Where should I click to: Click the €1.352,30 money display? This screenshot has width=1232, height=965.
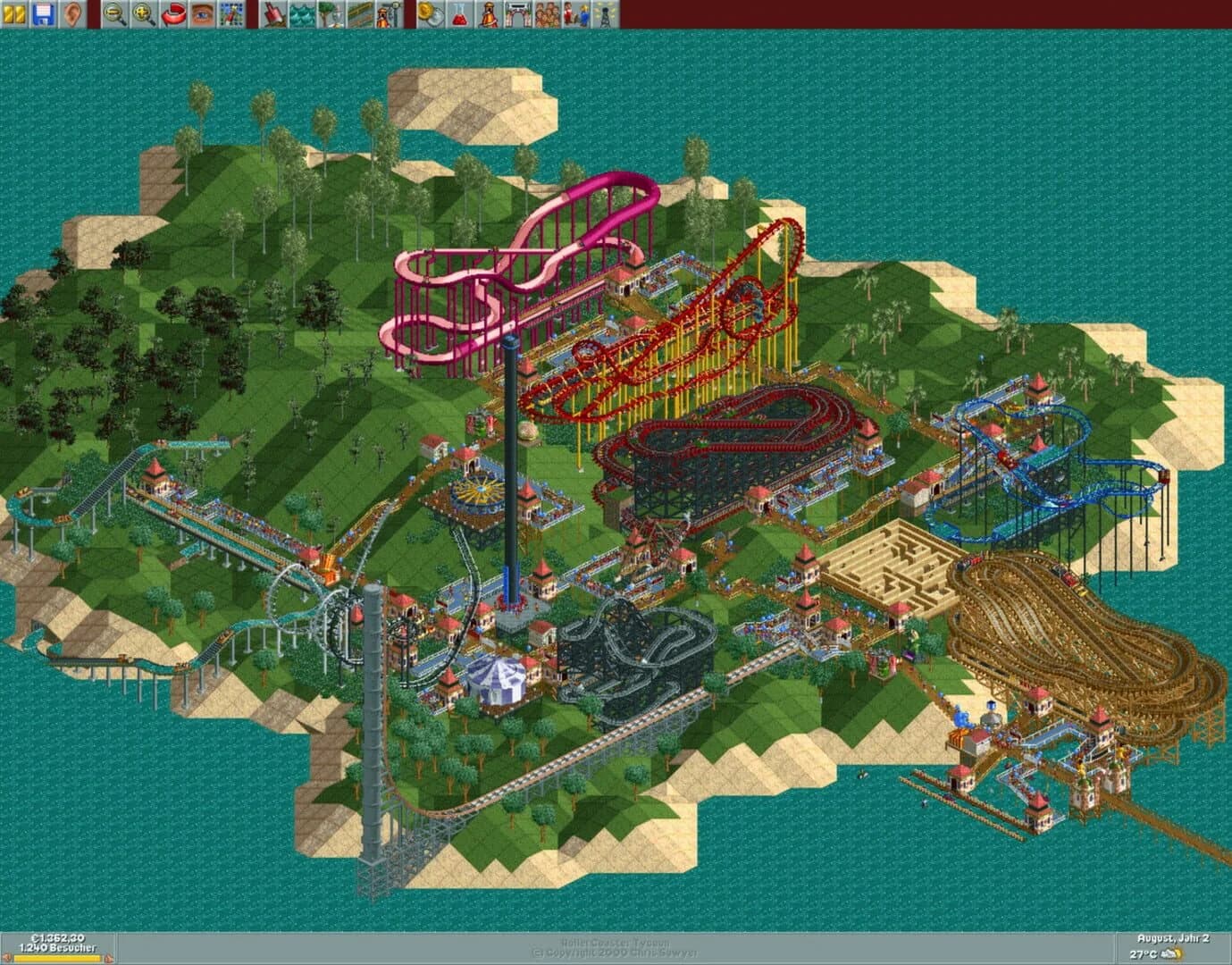[57, 939]
